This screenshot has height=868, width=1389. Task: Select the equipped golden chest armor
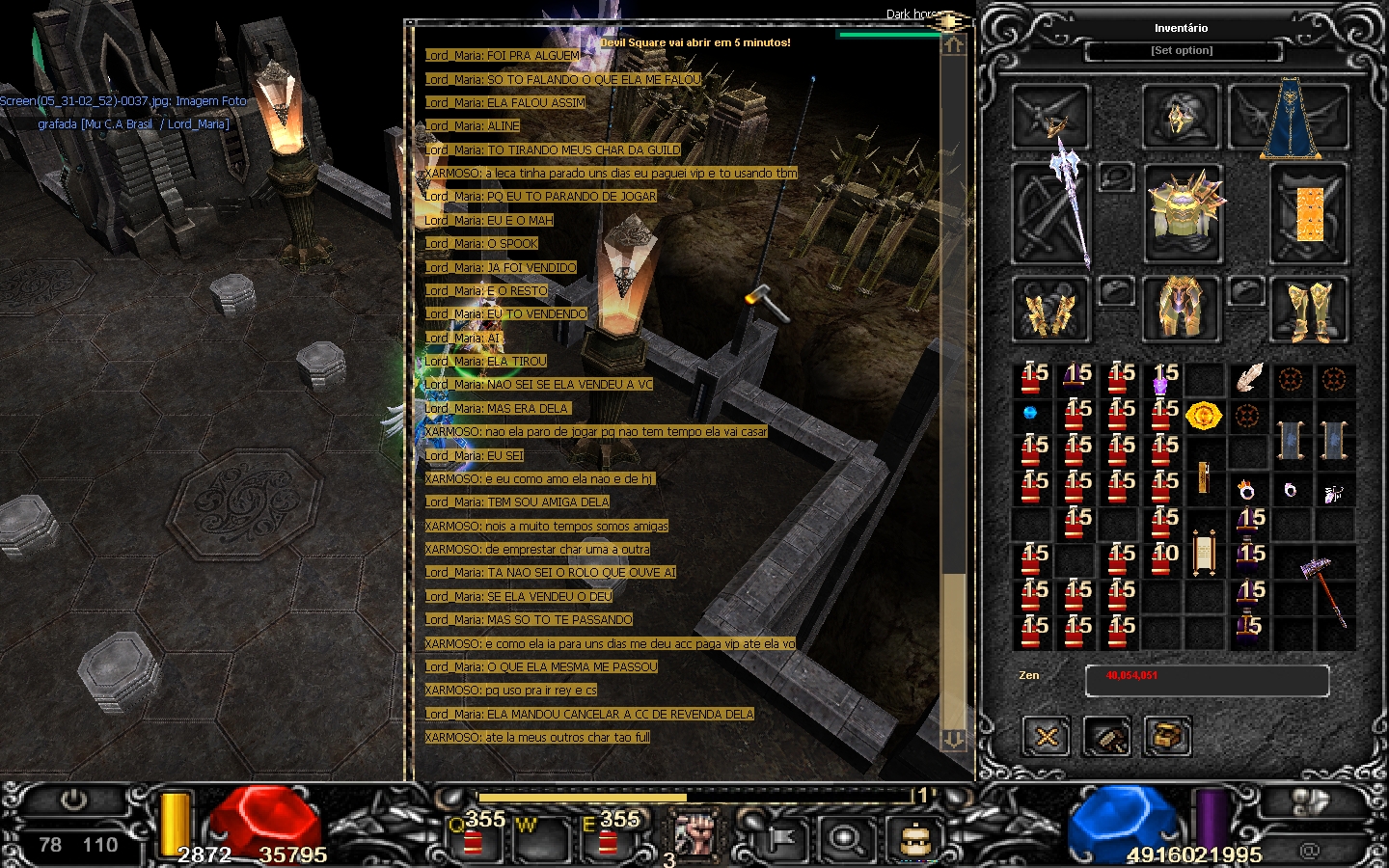1183,212
